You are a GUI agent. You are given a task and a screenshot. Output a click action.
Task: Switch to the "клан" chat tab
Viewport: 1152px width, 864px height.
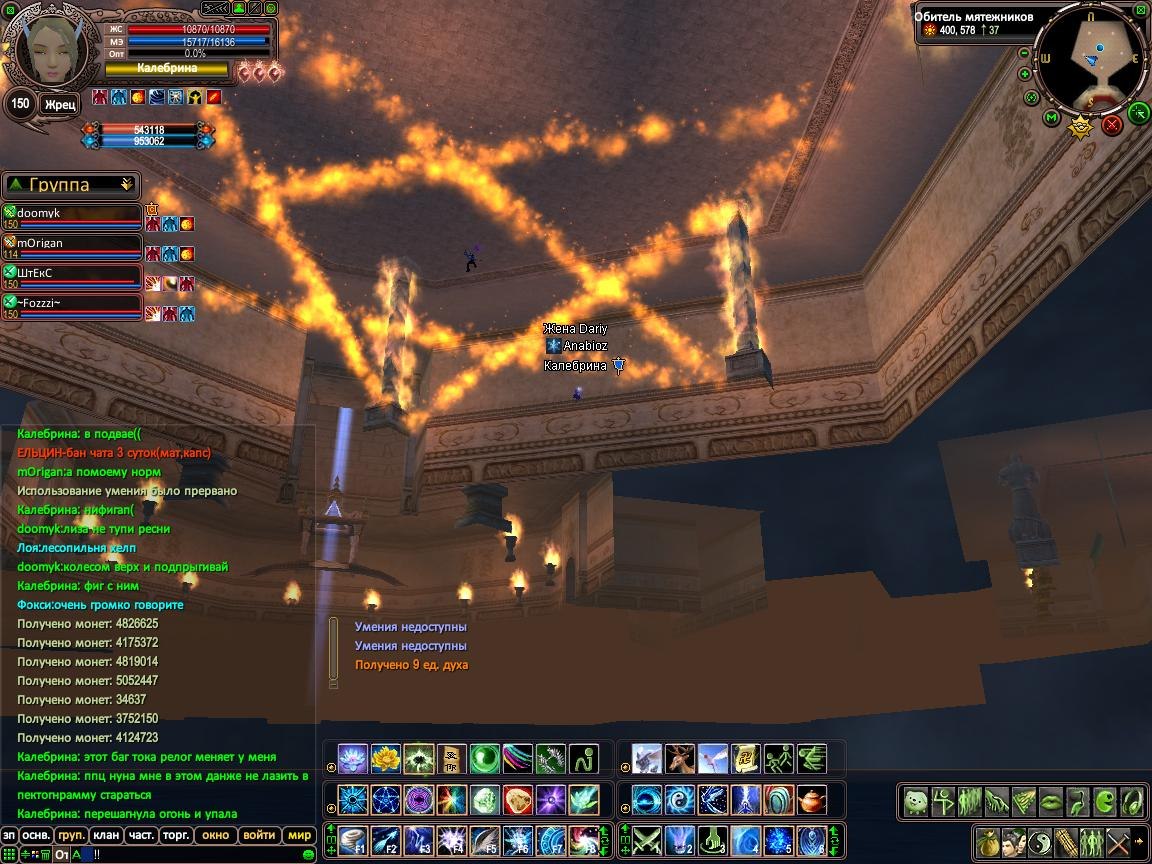coord(105,835)
